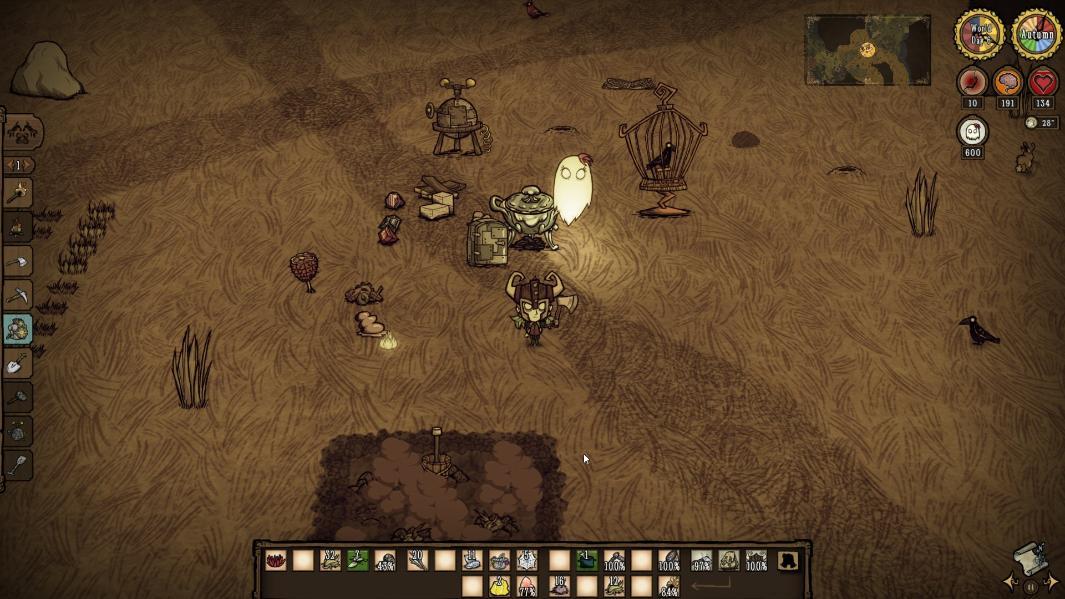
Task: Choose the axe crafting recipe
Action: (x=18, y=261)
